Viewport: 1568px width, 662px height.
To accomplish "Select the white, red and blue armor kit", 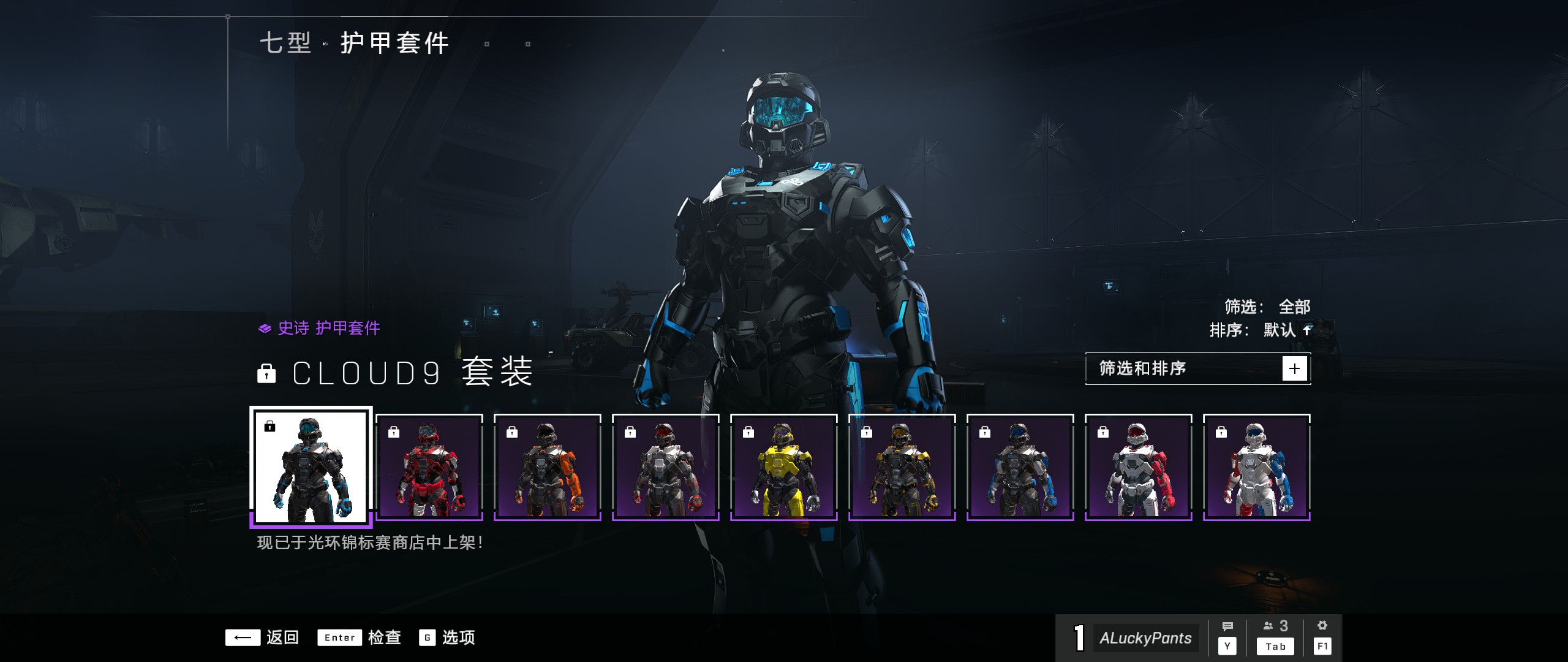I will coord(1256,467).
